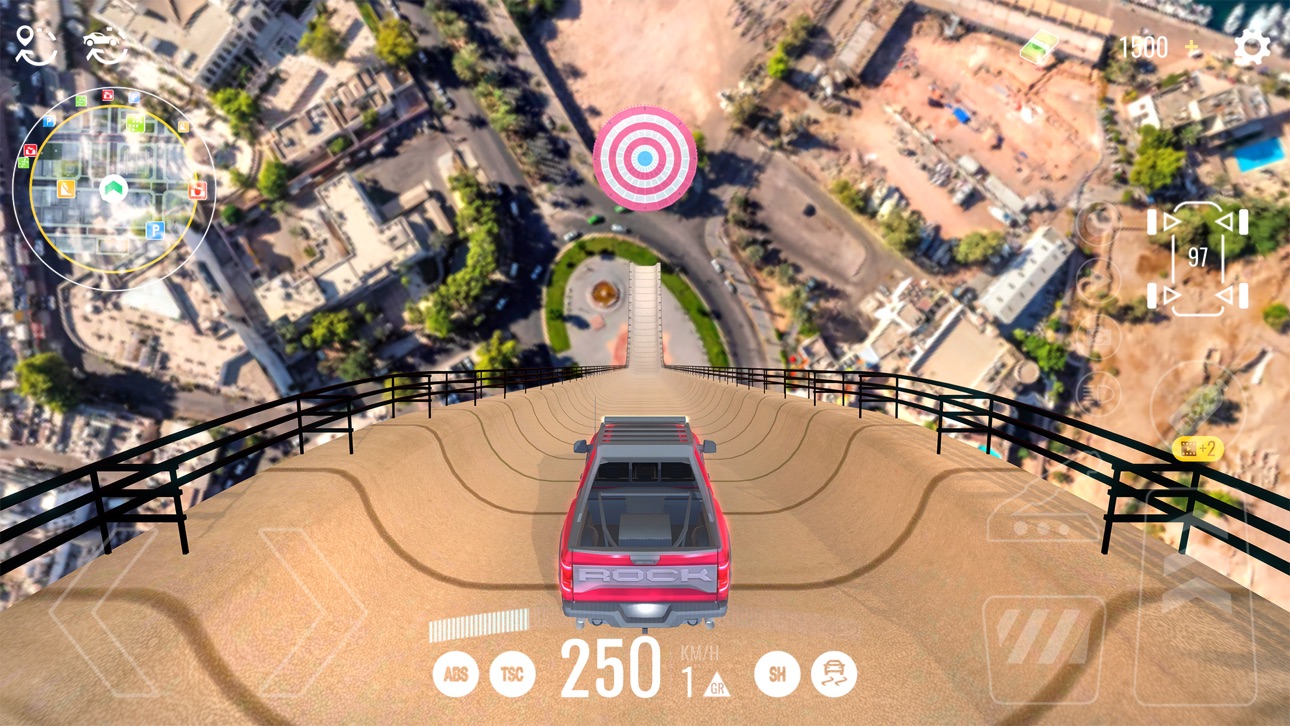The height and width of the screenshot is (726, 1290).
Task: Click the blue parking icon on the minimap
Action: [x=155, y=229]
